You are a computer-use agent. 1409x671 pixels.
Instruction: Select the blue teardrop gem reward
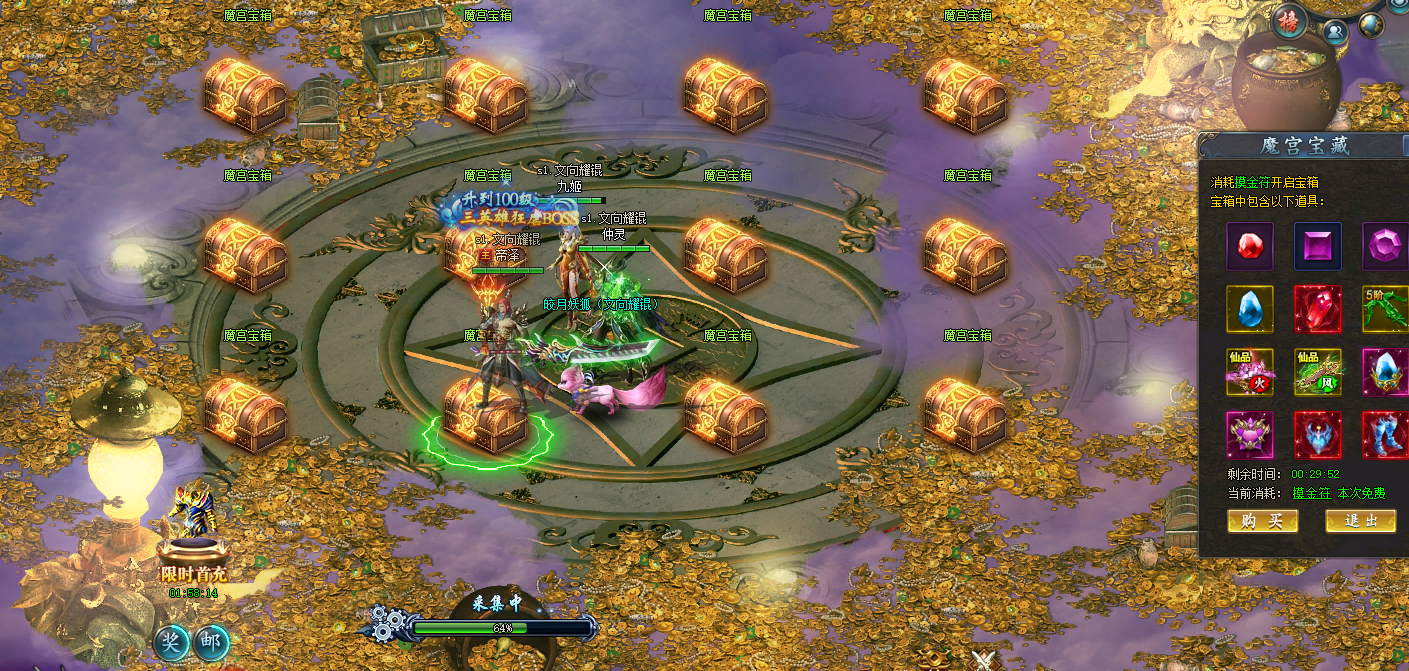pos(1250,309)
